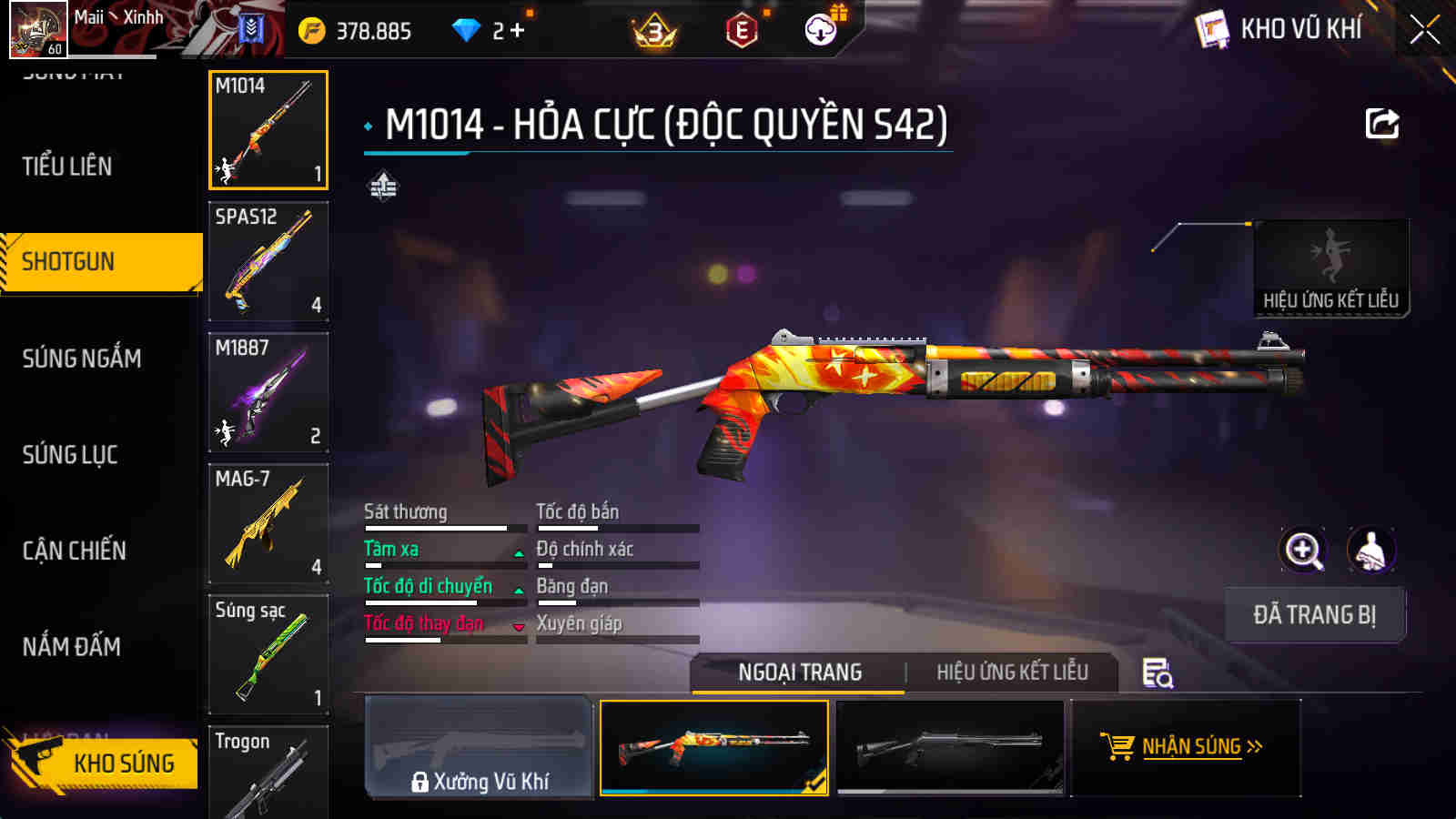Click the weapon share icon
The height and width of the screenshot is (819, 1456).
tap(1382, 123)
